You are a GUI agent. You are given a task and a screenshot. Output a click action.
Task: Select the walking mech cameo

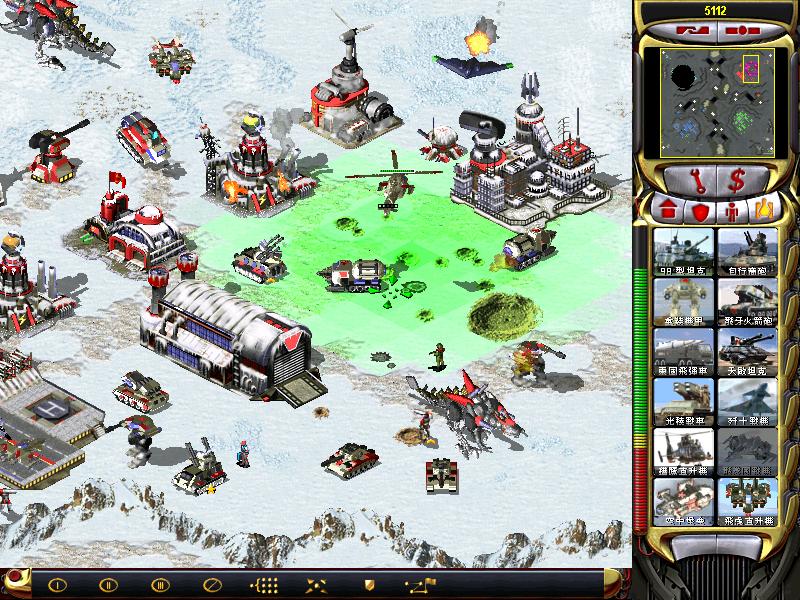[x=683, y=301]
